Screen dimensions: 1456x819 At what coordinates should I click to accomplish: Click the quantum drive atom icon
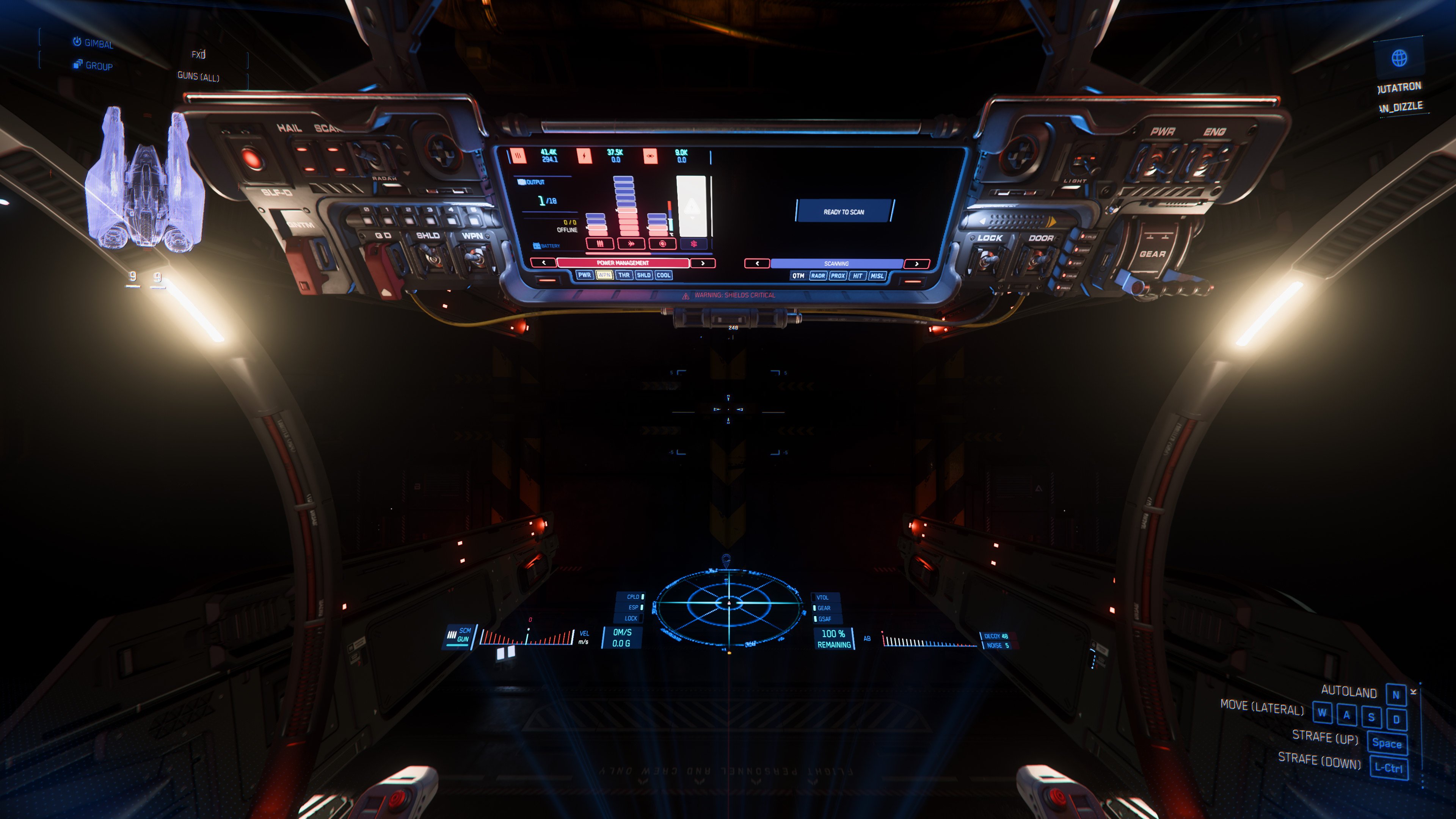click(693, 244)
